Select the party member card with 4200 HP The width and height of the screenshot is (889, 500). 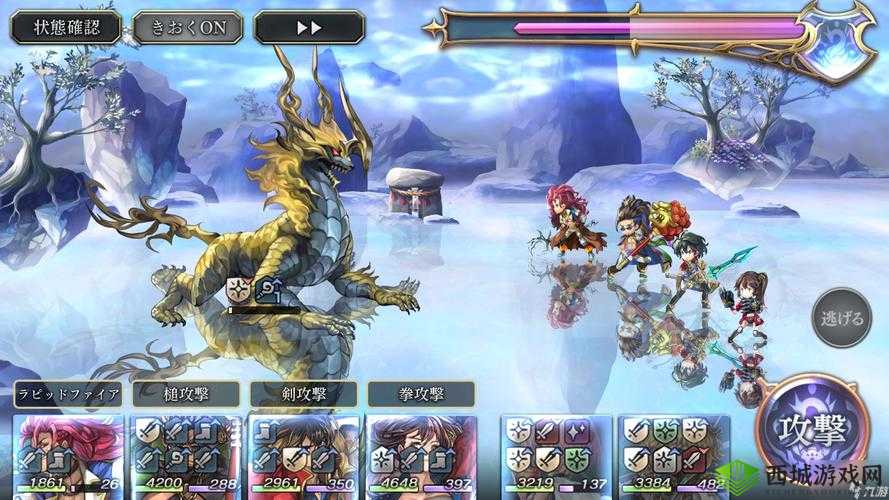point(185,455)
